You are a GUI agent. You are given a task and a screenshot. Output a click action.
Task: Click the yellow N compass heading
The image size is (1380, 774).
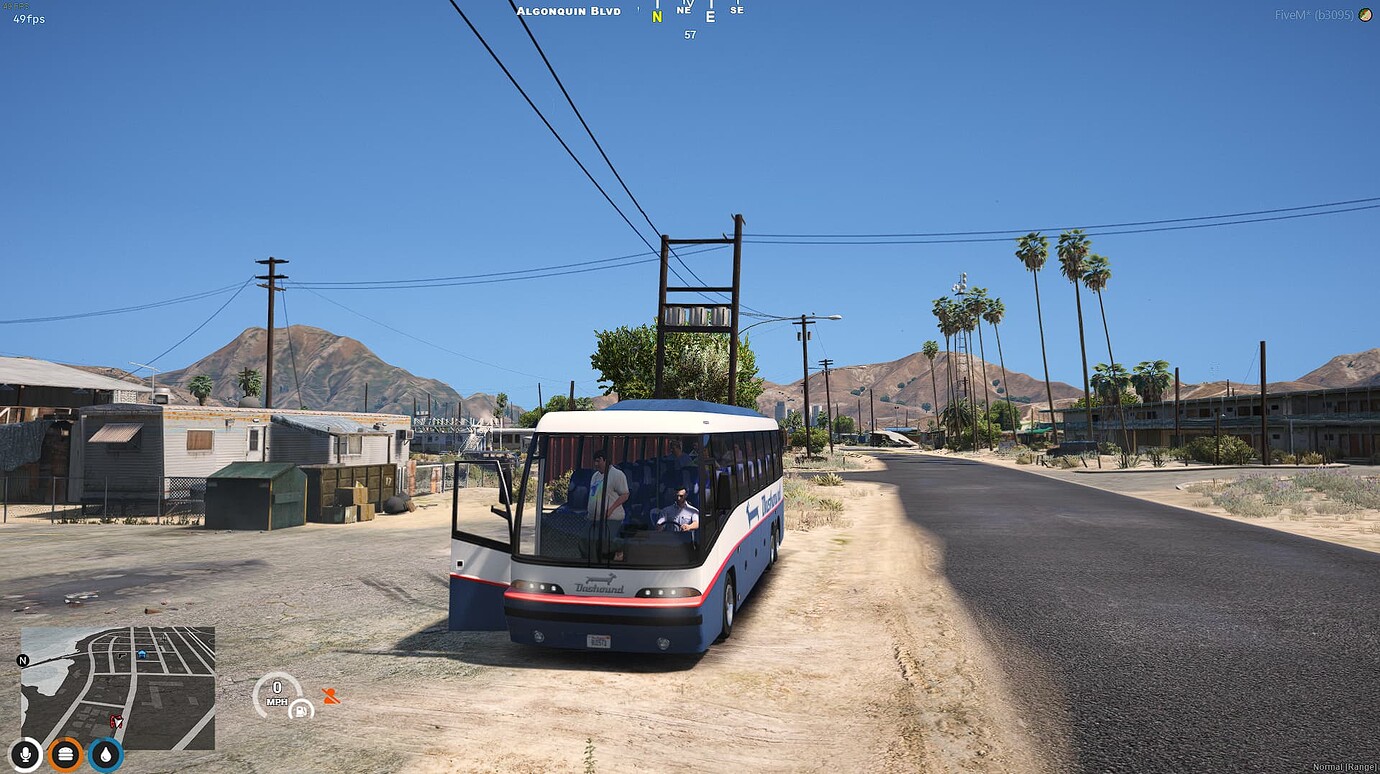point(657,16)
